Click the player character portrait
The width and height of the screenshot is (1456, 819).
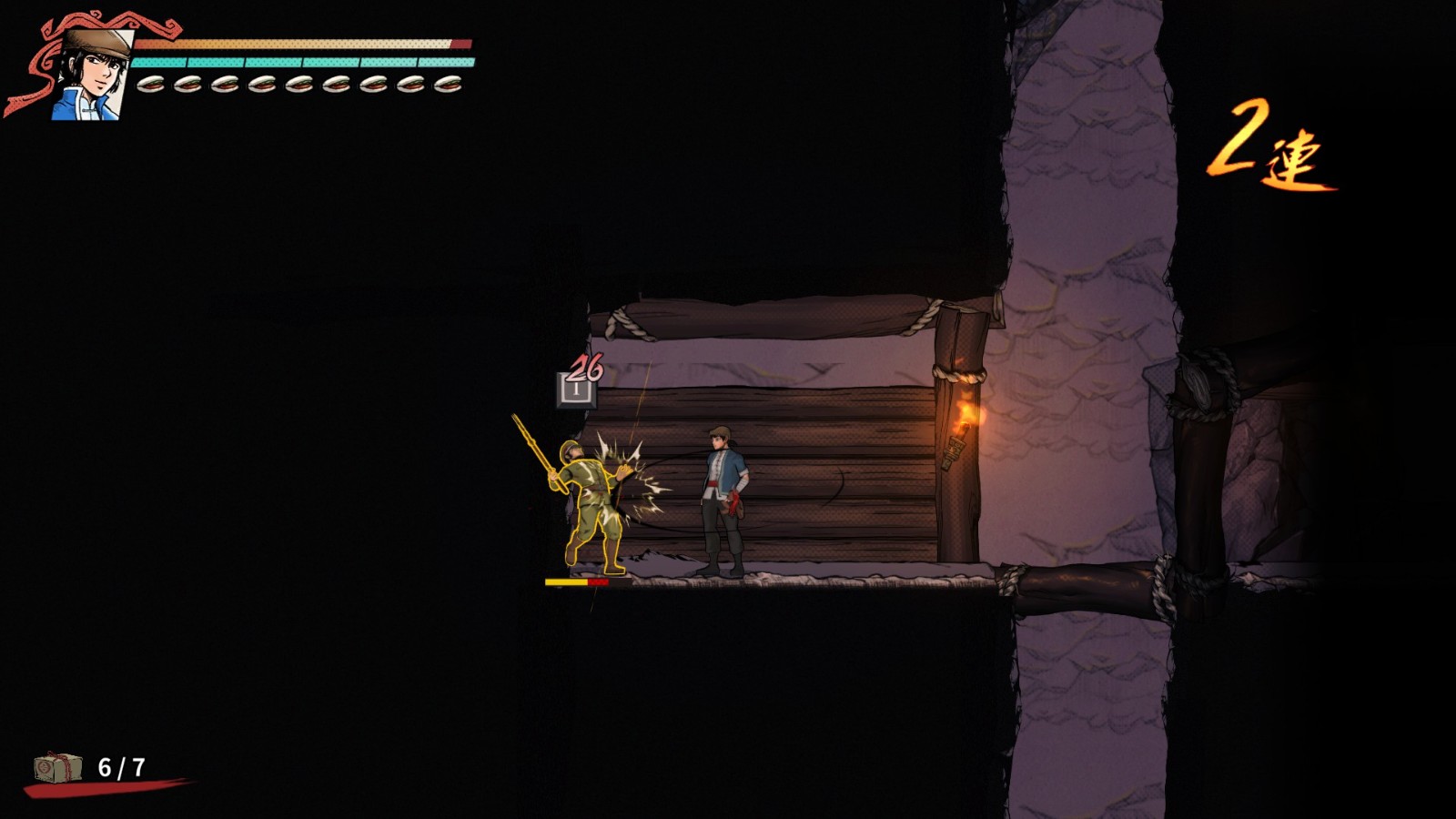click(x=91, y=75)
